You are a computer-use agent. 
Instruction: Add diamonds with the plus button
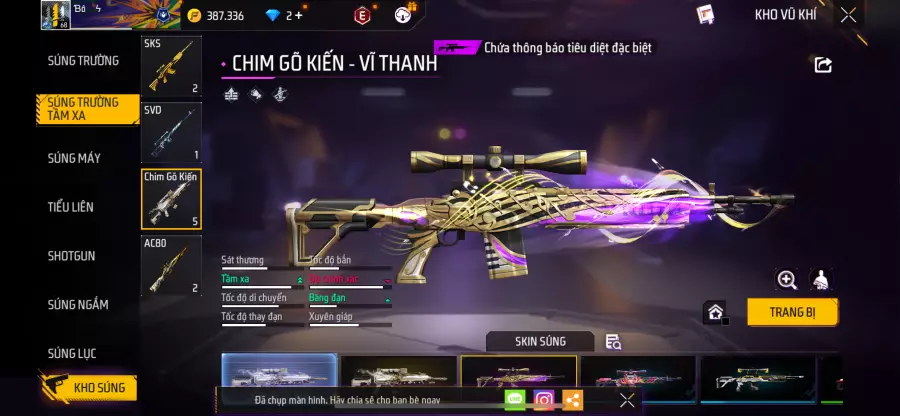coord(298,15)
